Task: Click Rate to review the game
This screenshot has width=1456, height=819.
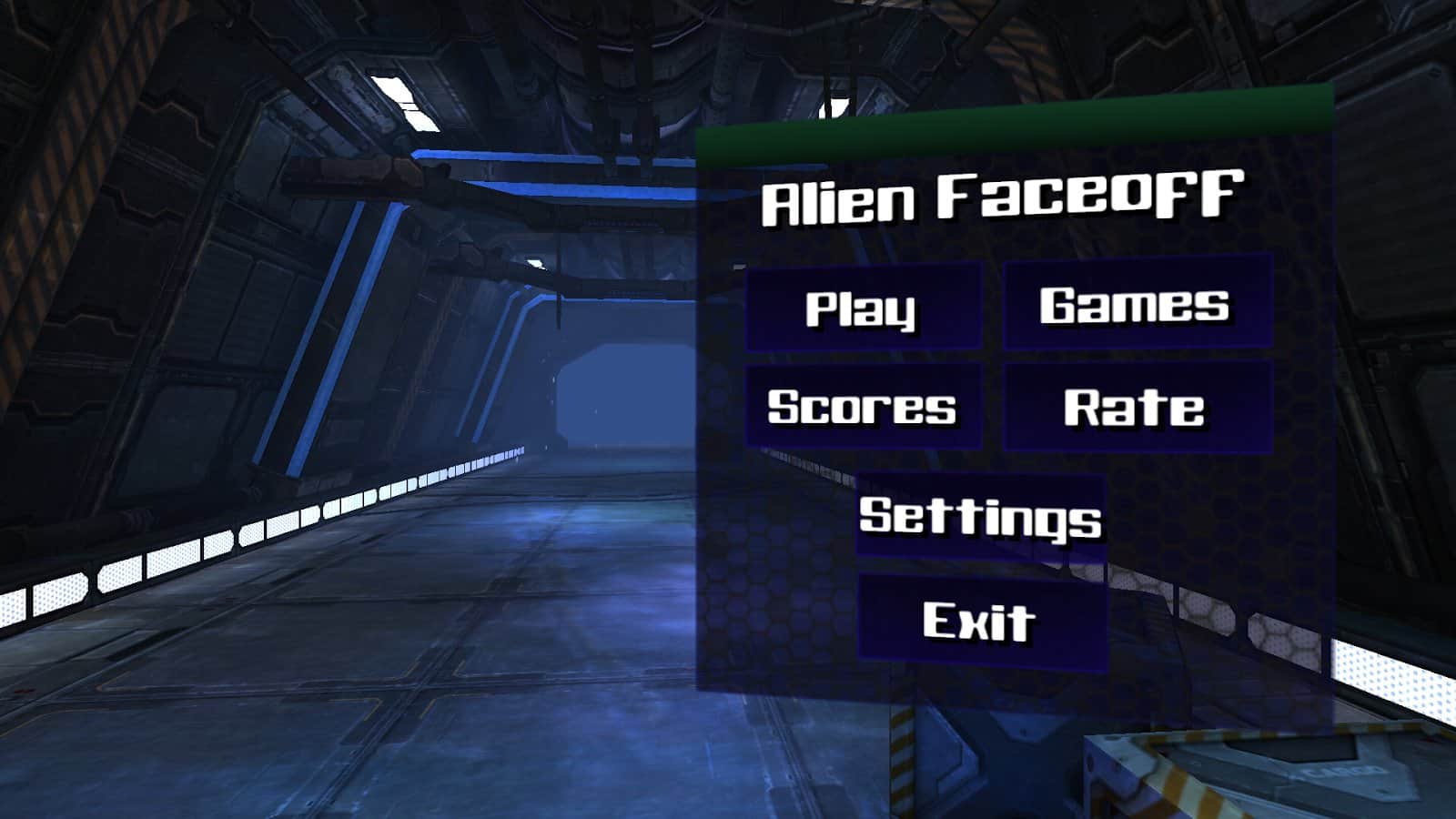Action: click(x=1136, y=408)
